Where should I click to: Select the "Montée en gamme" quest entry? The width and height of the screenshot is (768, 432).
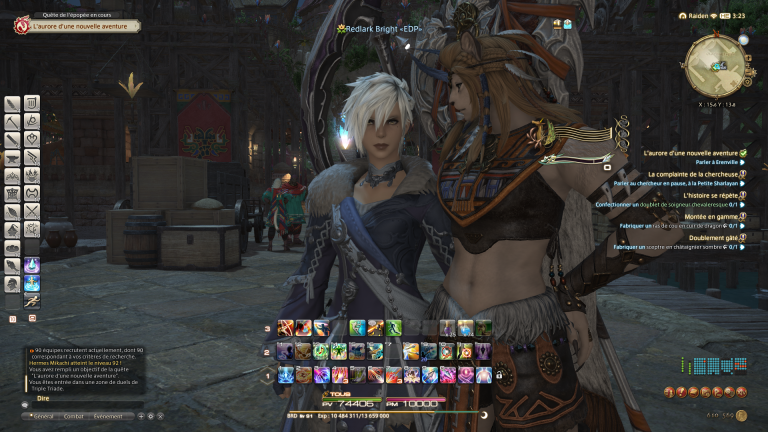(x=709, y=216)
